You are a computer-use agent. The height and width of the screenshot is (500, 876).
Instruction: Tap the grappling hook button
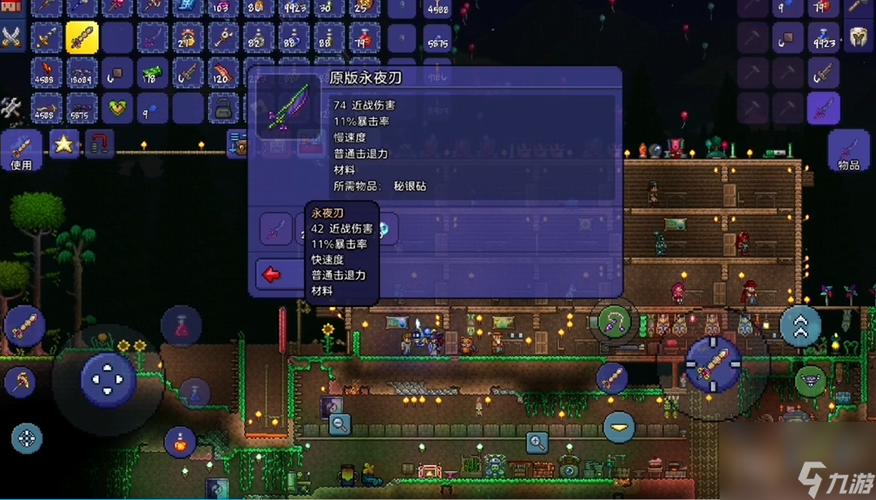point(612,321)
